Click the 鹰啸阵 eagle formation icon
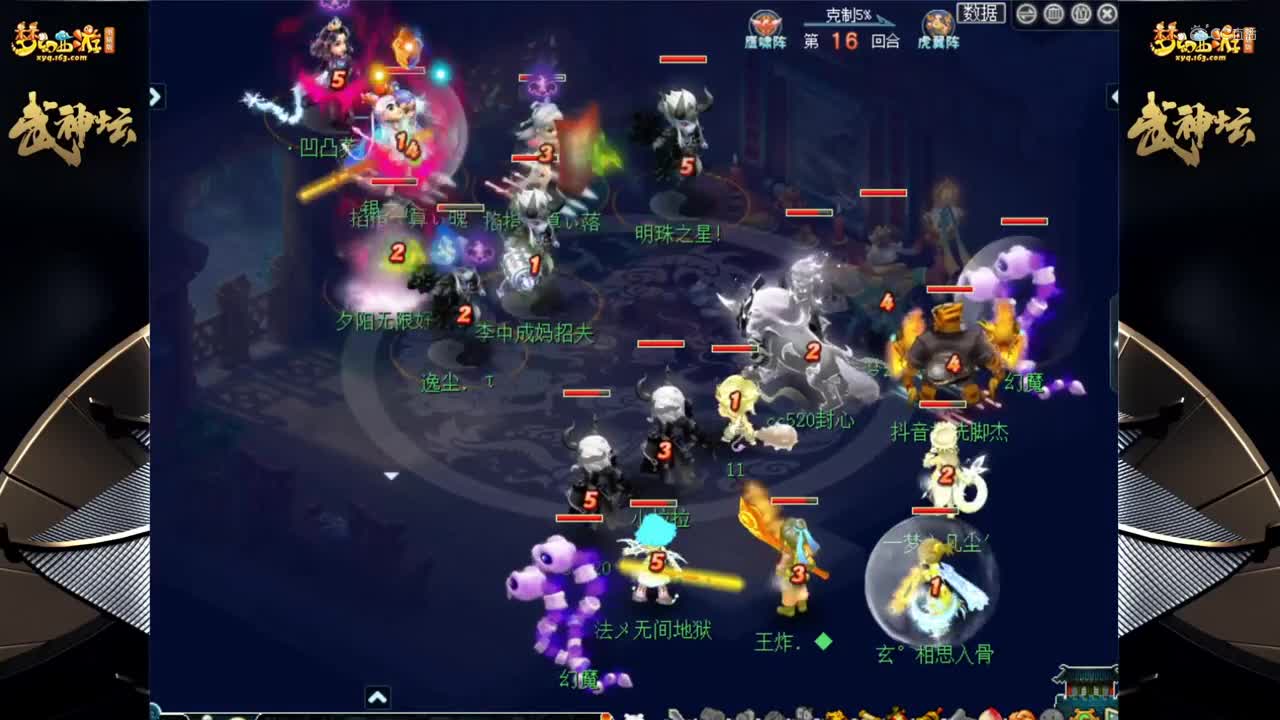The height and width of the screenshot is (720, 1280). coord(765,22)
